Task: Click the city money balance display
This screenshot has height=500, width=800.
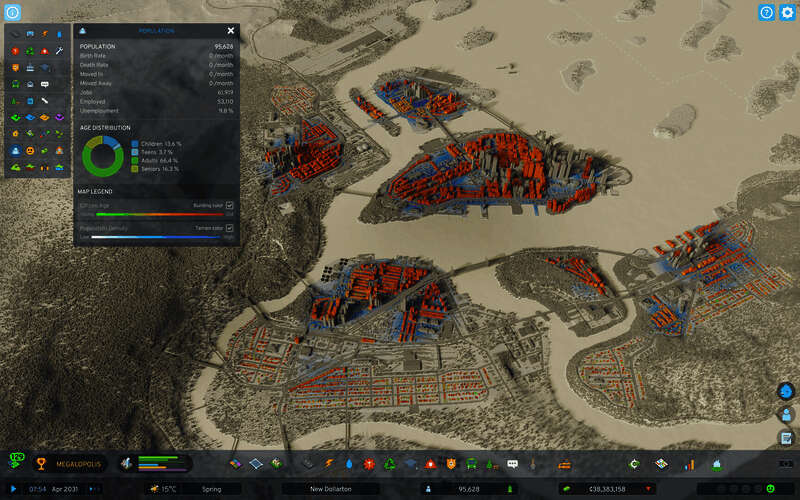Action: (598, 489)
